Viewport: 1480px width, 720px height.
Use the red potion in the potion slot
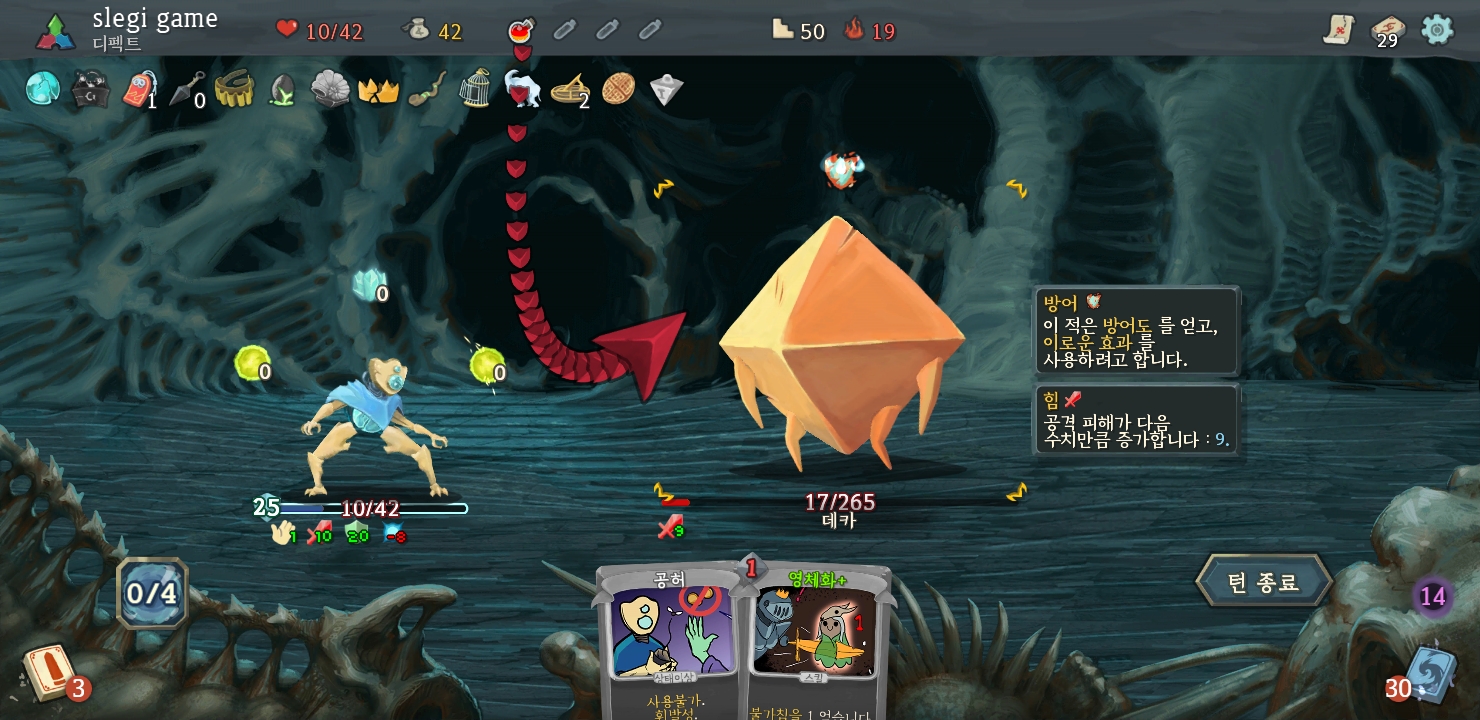click(521, 30)
